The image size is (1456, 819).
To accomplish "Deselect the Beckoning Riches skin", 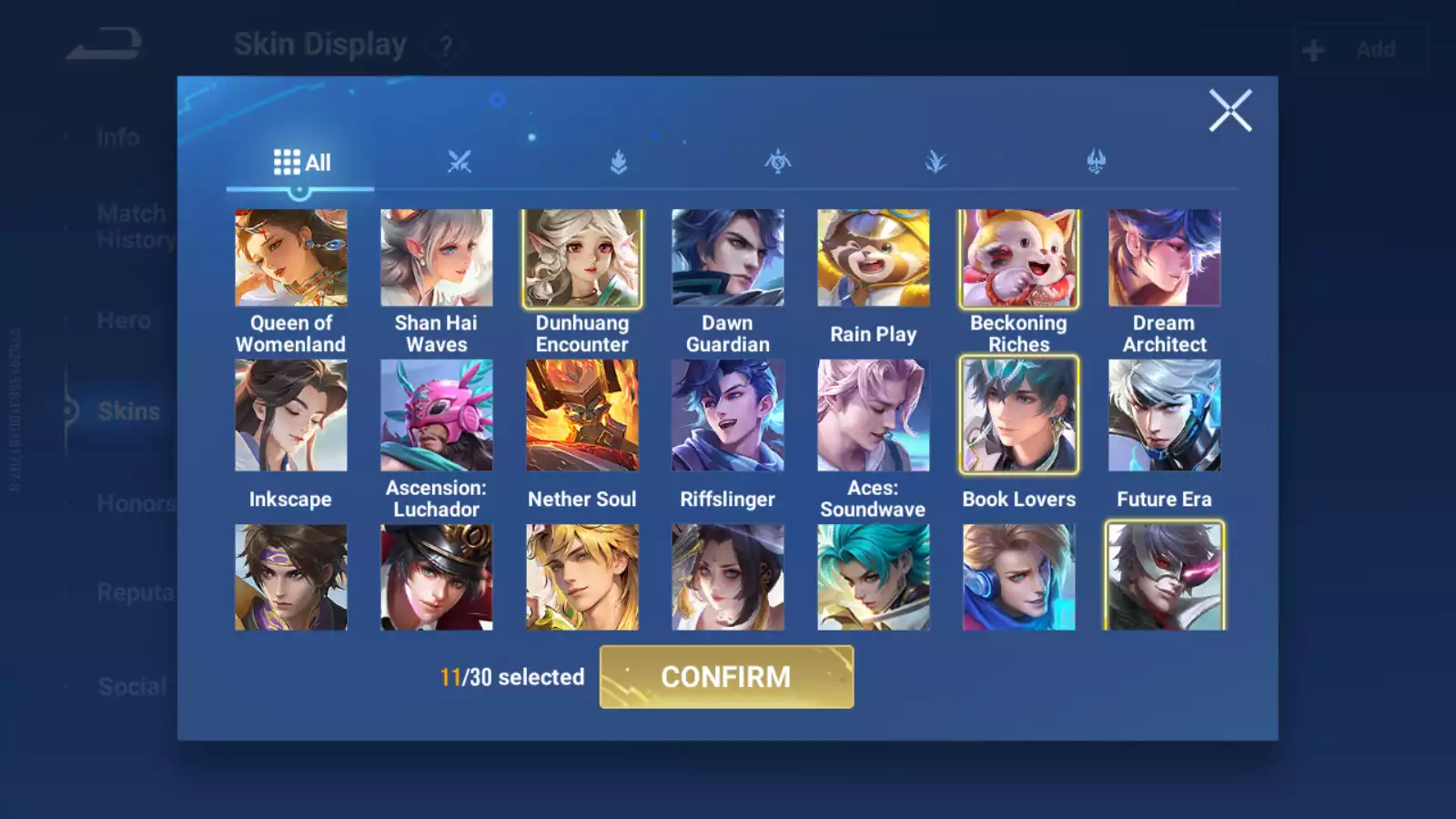I will tap(1019, 258).
